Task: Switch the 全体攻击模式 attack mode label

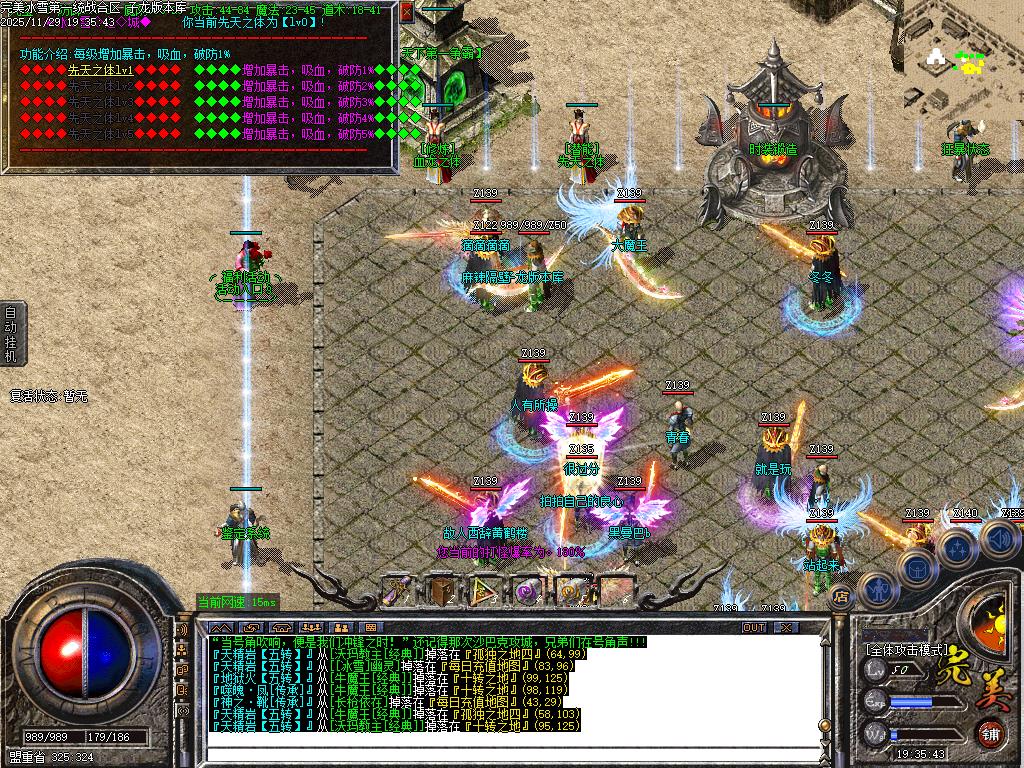Action: pos(906,648)
